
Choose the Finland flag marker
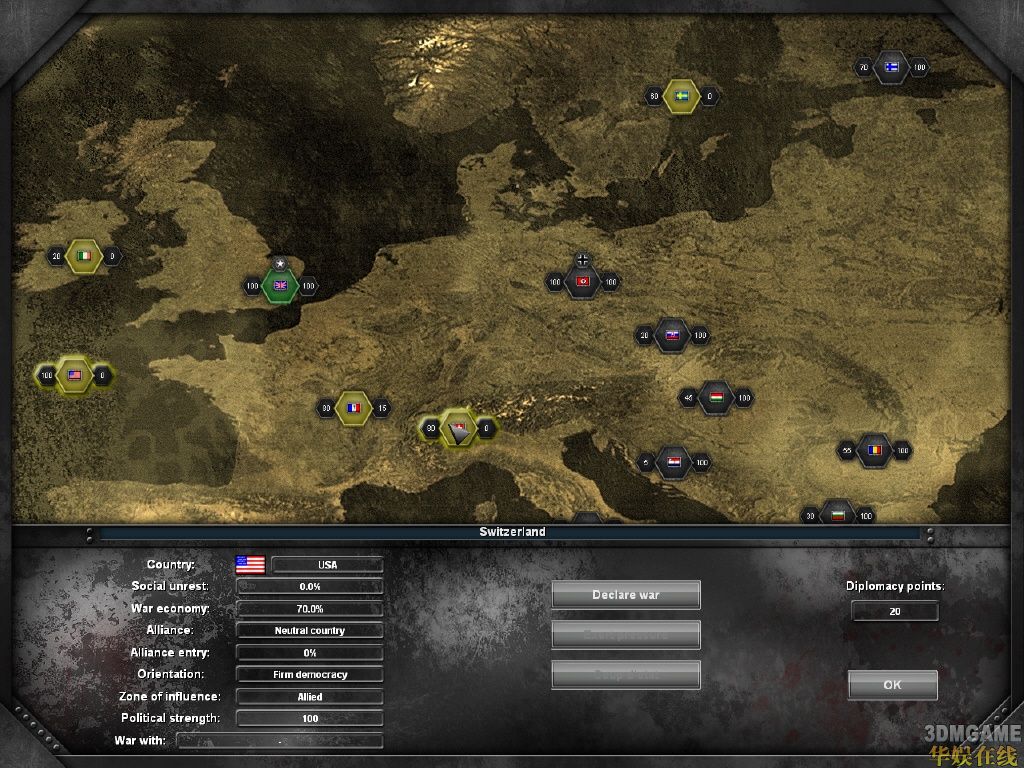pos(891,68)
